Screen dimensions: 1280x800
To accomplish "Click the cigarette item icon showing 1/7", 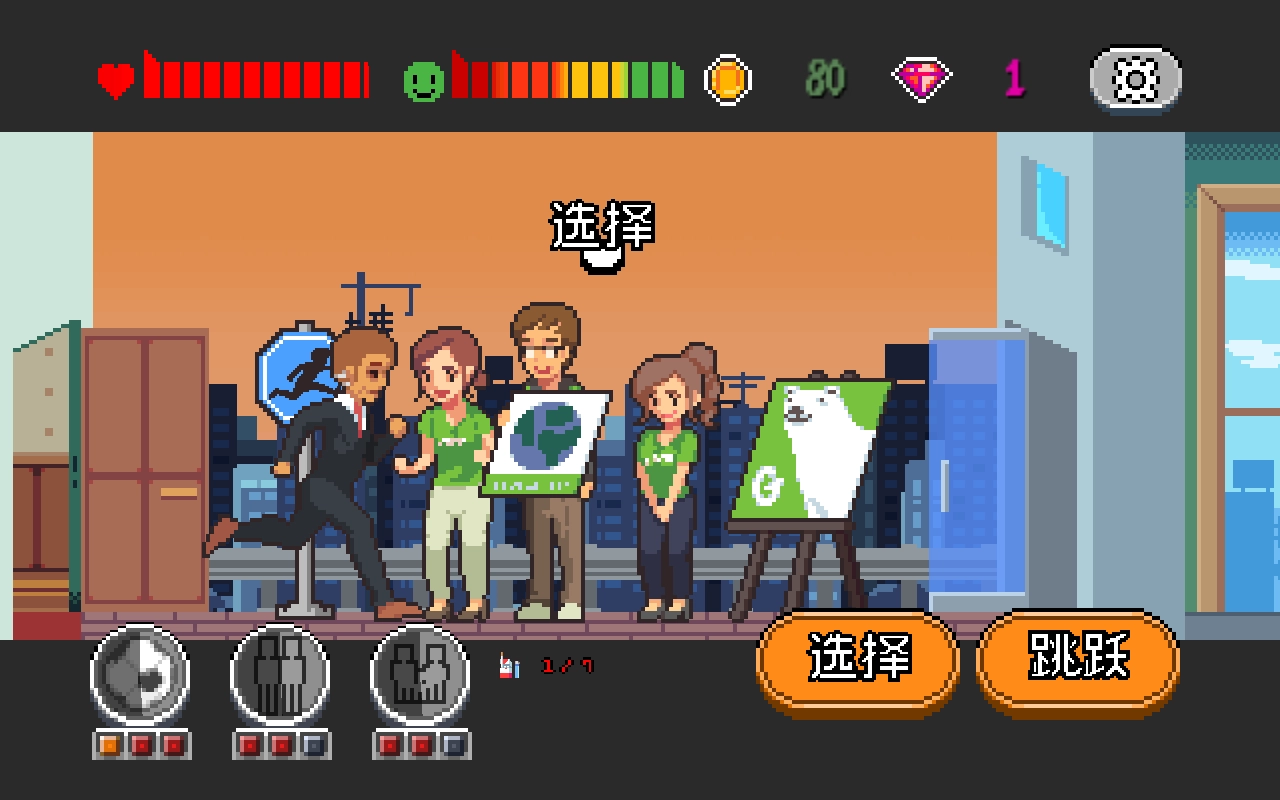I will click(508, 665).
